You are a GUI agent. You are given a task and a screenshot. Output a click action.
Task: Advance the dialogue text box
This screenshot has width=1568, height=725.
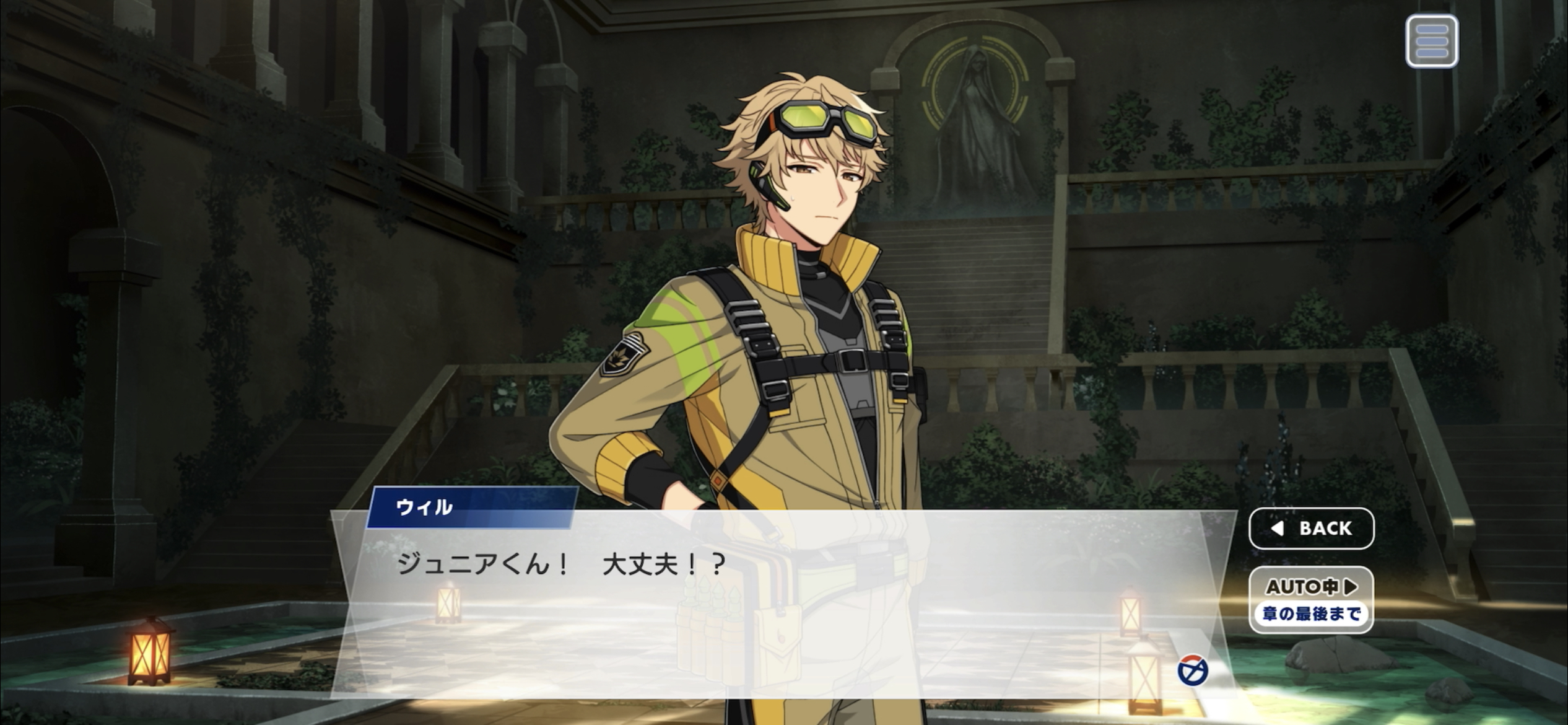tap(743, 607)
